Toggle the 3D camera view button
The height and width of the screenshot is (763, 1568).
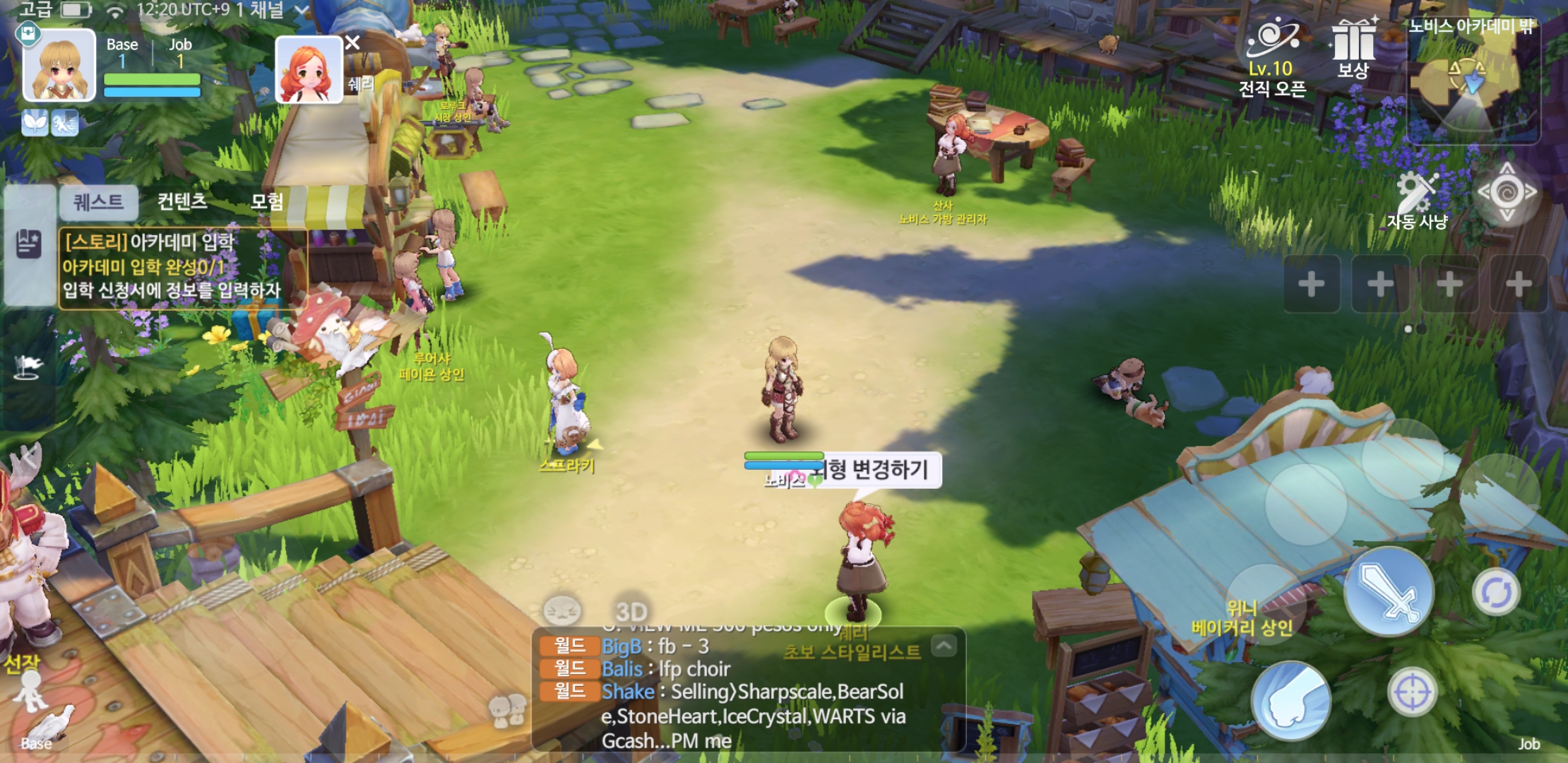(631, 611)
